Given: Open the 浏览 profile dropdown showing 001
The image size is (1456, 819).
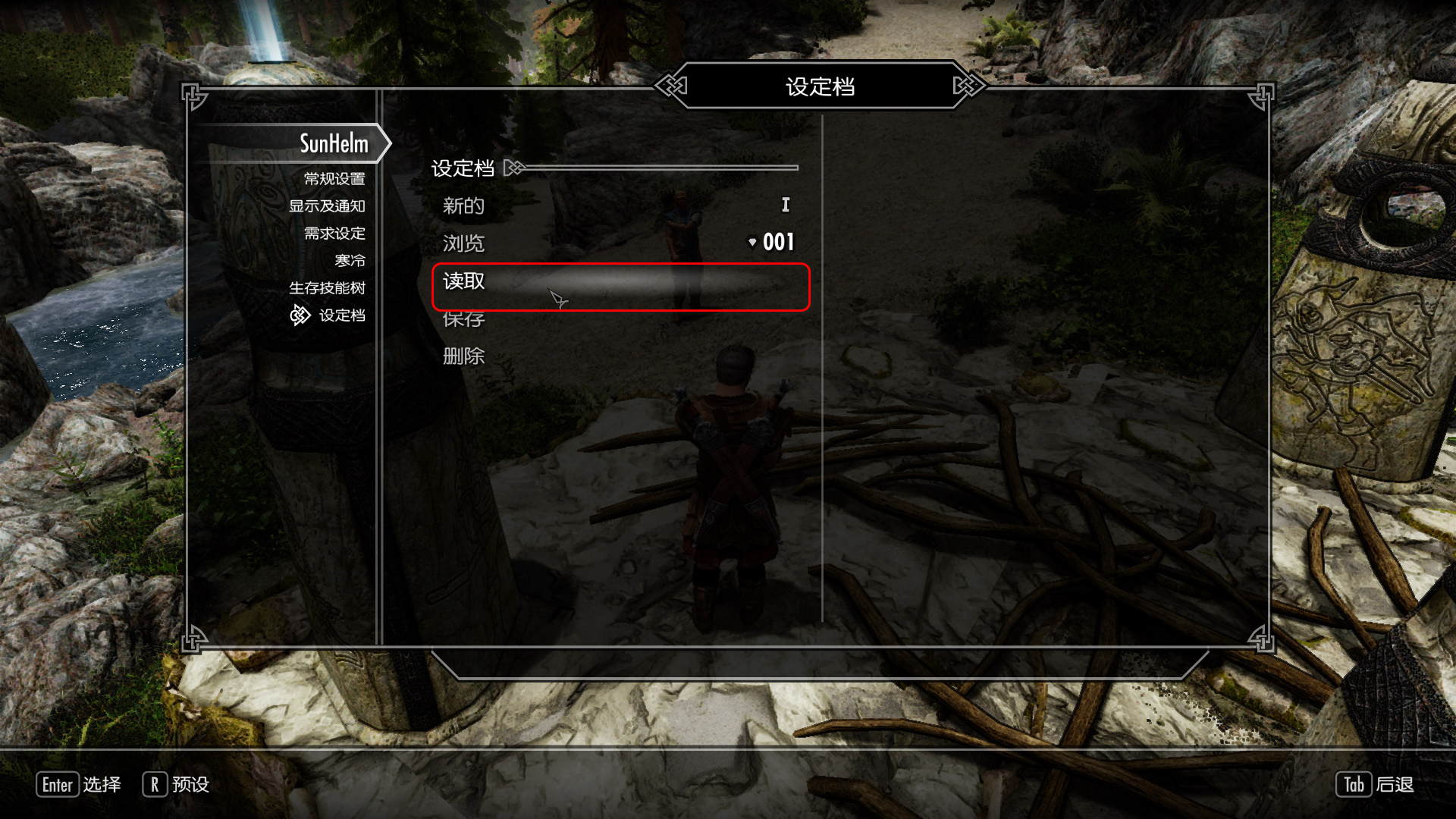Looking at the screenshot, I should (770, 243).
